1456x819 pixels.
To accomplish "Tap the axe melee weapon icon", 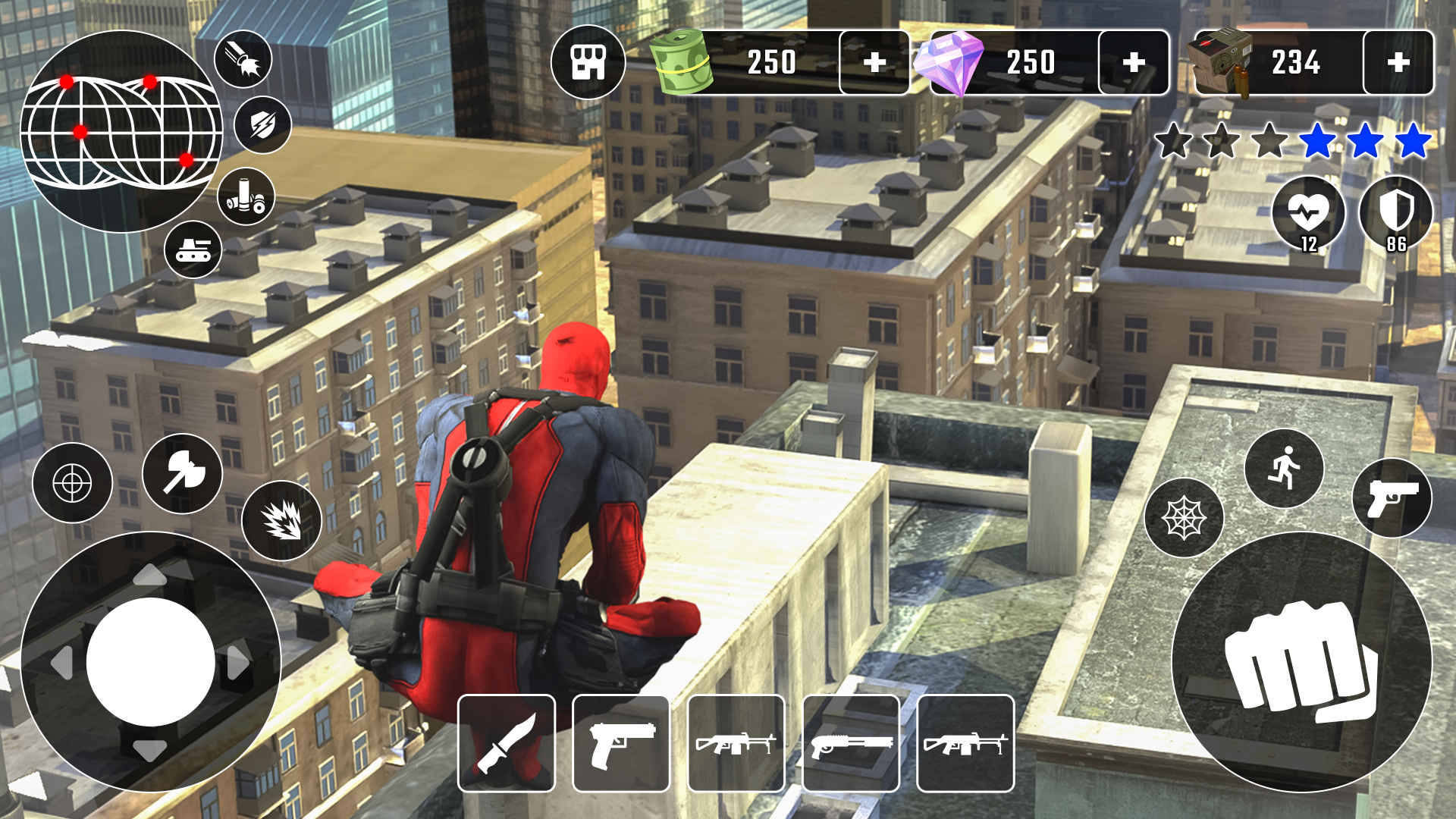I will coord(181,474).
